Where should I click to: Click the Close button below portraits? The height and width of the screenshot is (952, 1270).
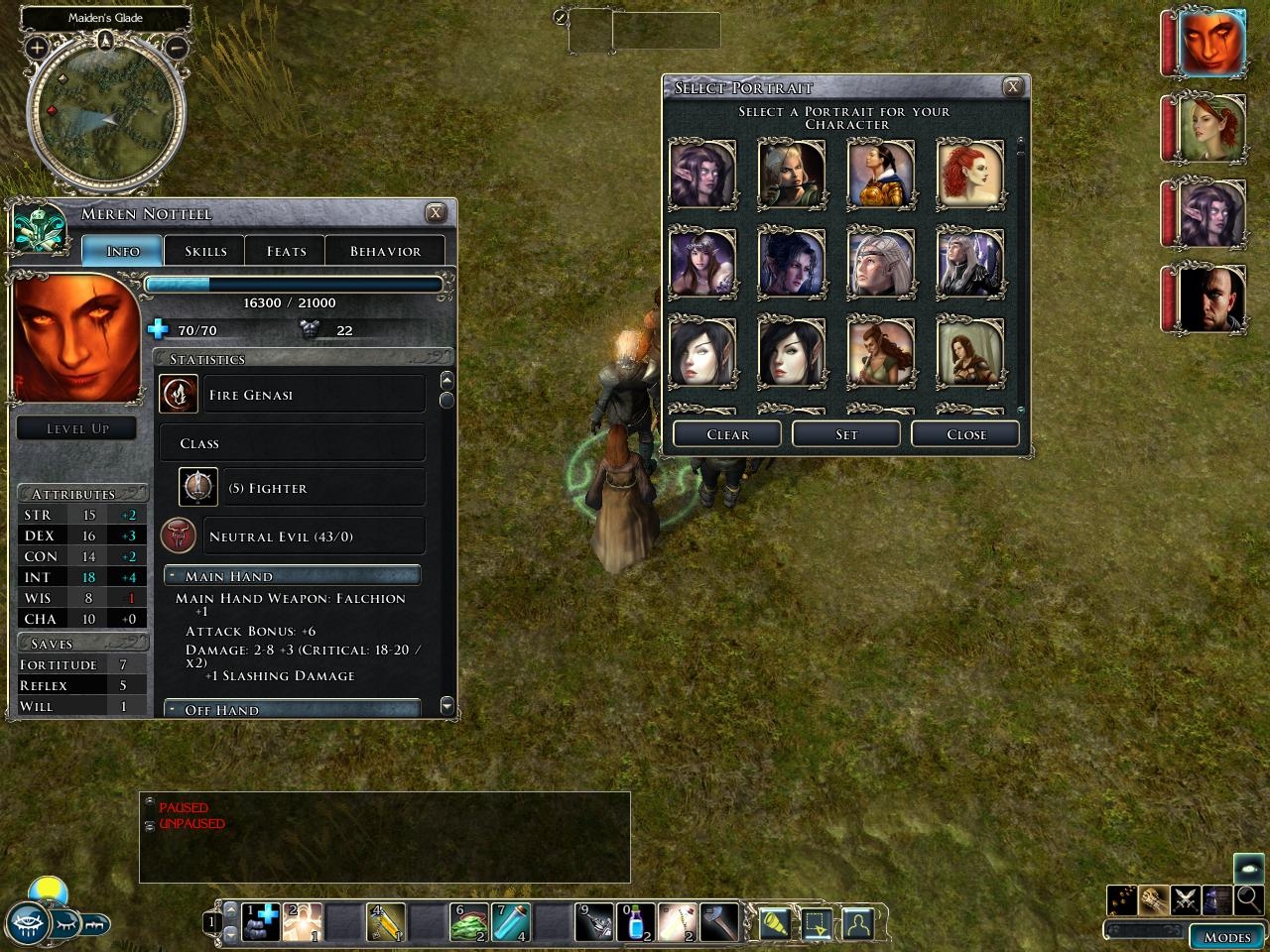[965, 434]
